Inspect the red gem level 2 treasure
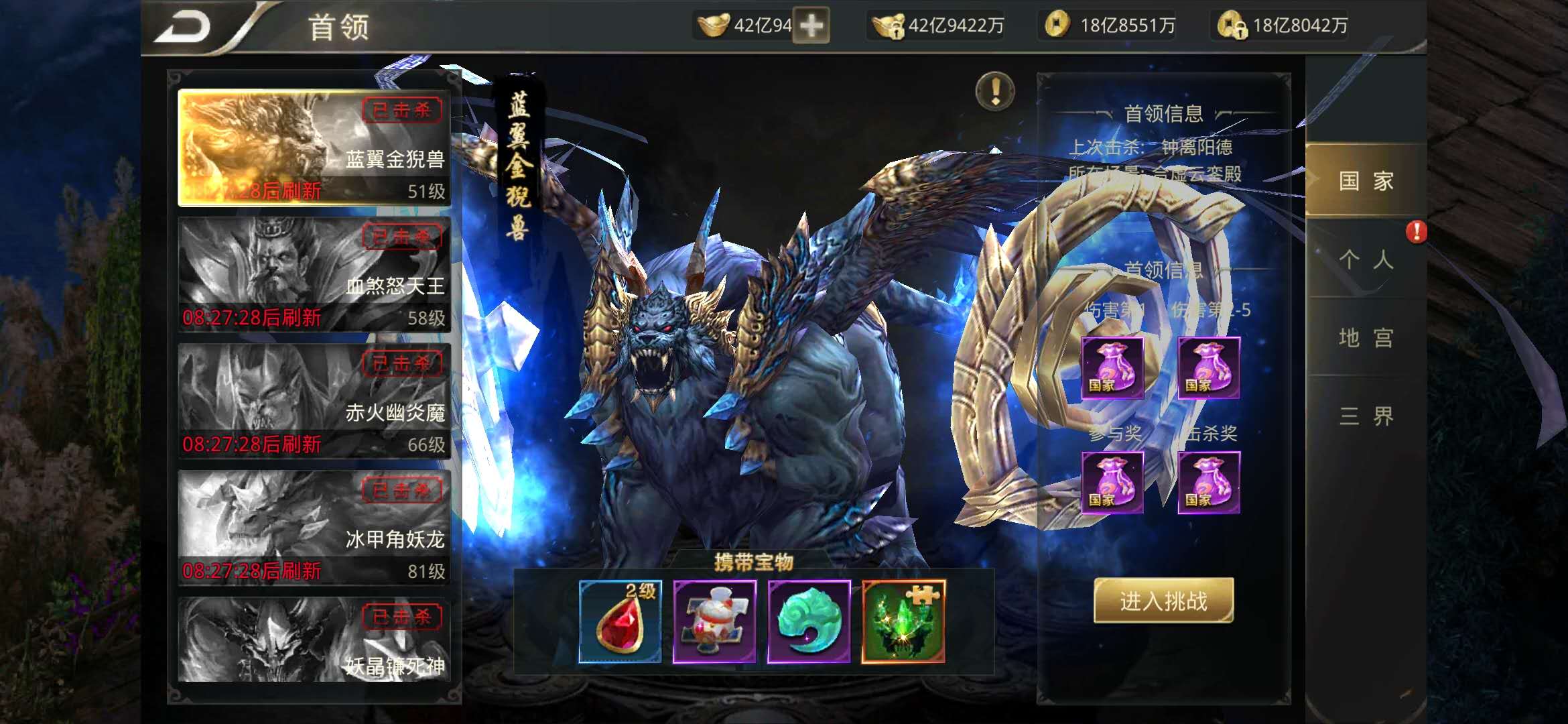Image resolution: width=1568 pixels, height=724 pixels. (620, 621)
